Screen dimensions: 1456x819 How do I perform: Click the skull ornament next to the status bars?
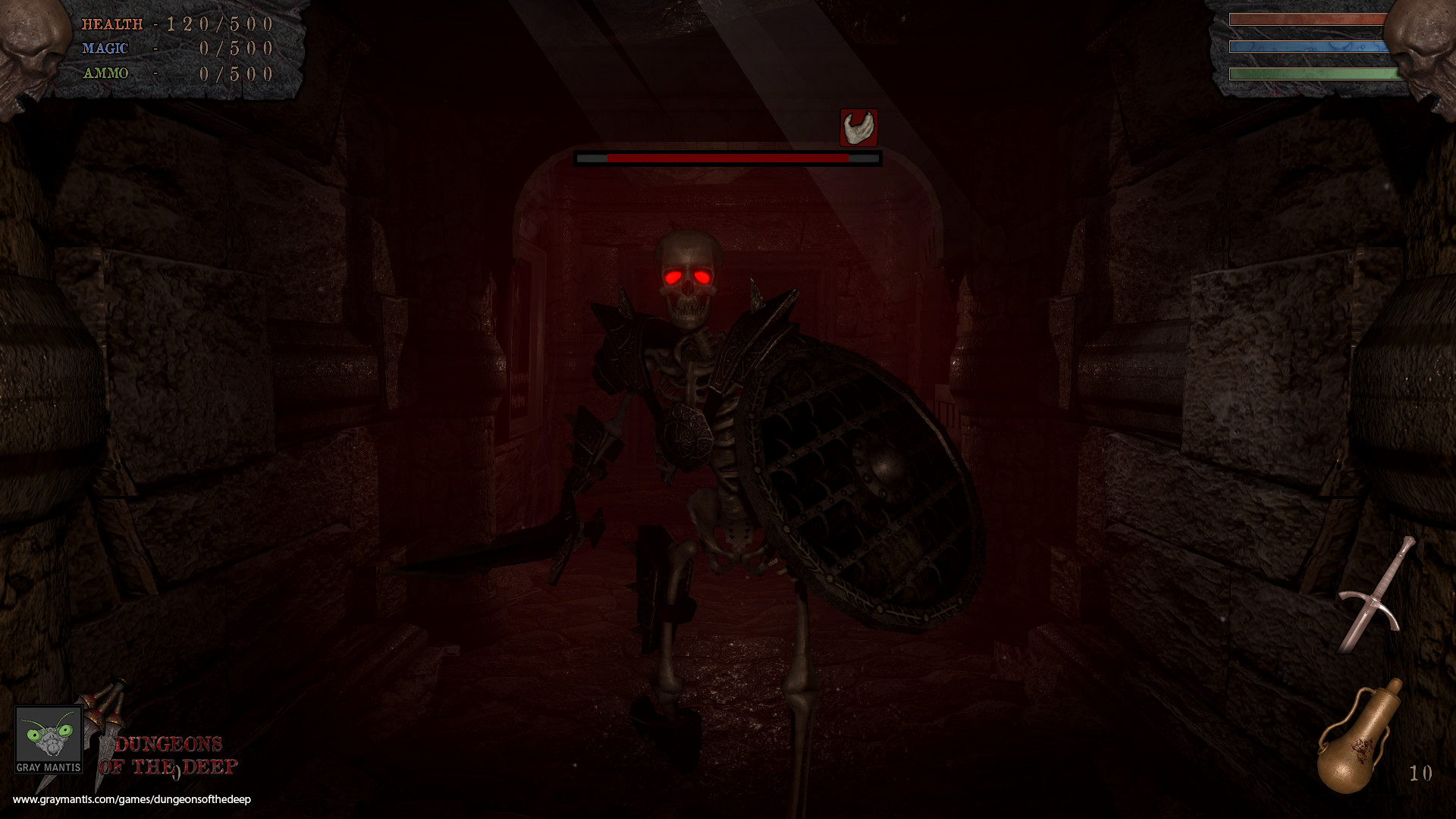(1426, 45)
